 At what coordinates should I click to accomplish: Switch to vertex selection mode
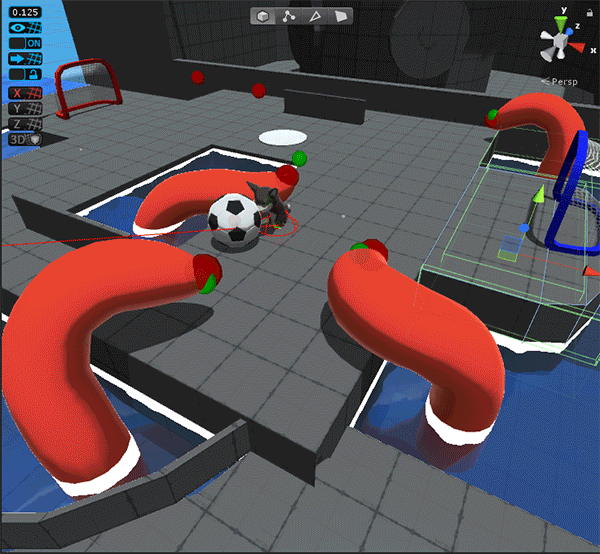tap(289, 16)
